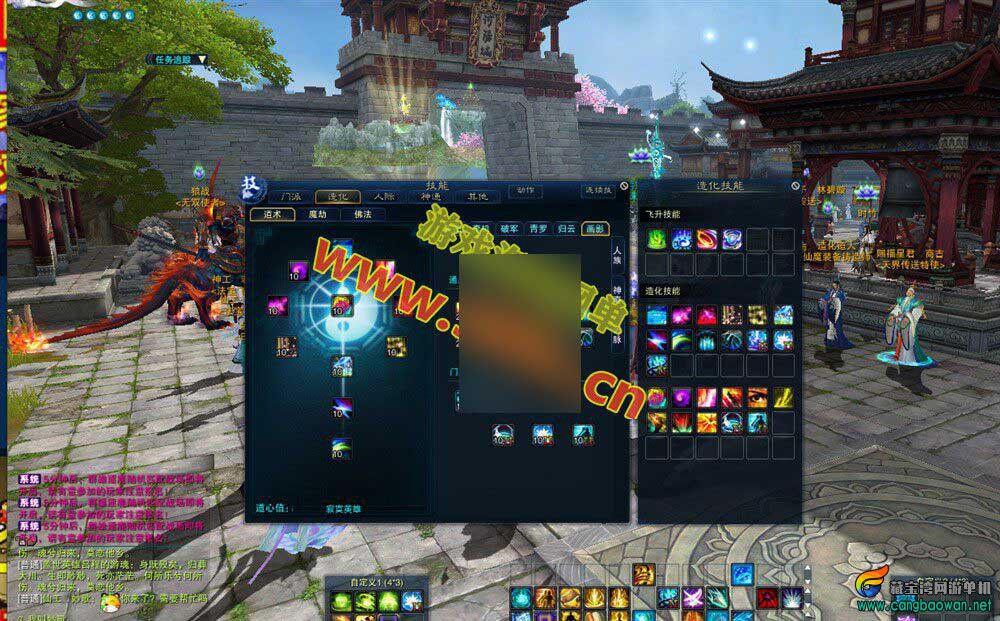Screen dimensions: 1000x621
Task: Close the 技能 skill window
Action: [622, 186]
